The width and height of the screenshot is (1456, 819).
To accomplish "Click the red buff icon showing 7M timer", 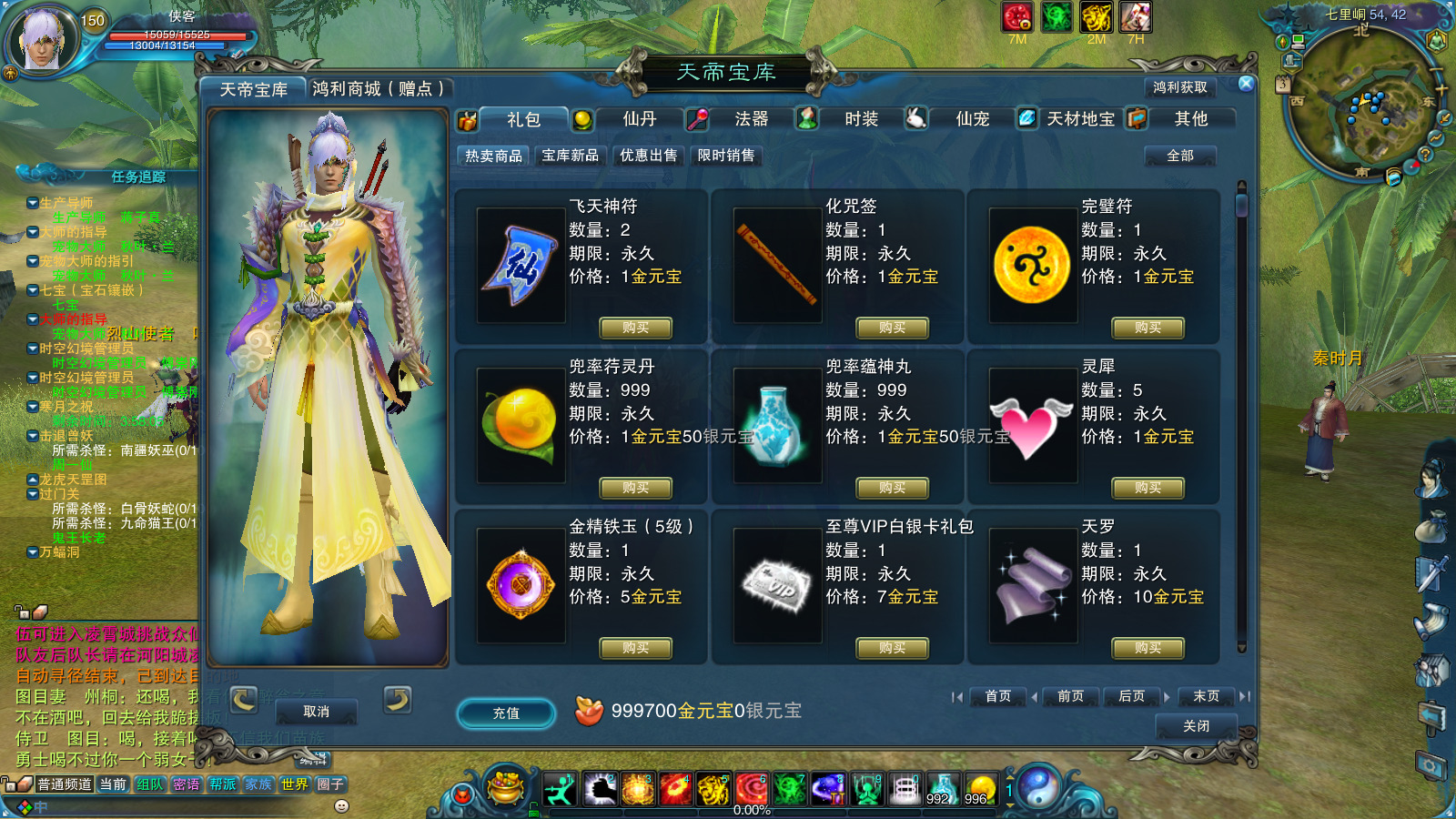I will [1017, 17].
